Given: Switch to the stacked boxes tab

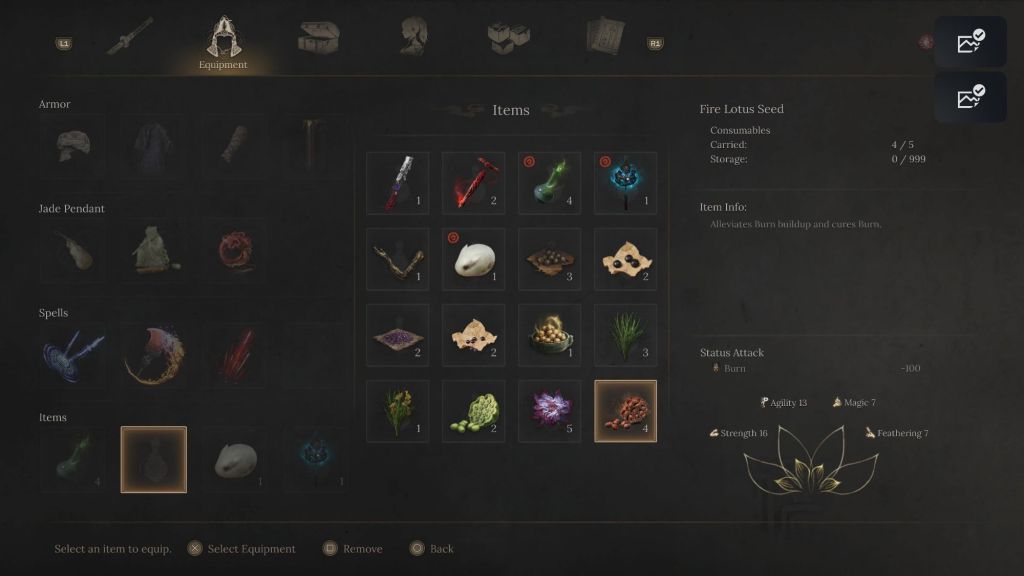Looking at the screenshot, I should pos(508,37).
